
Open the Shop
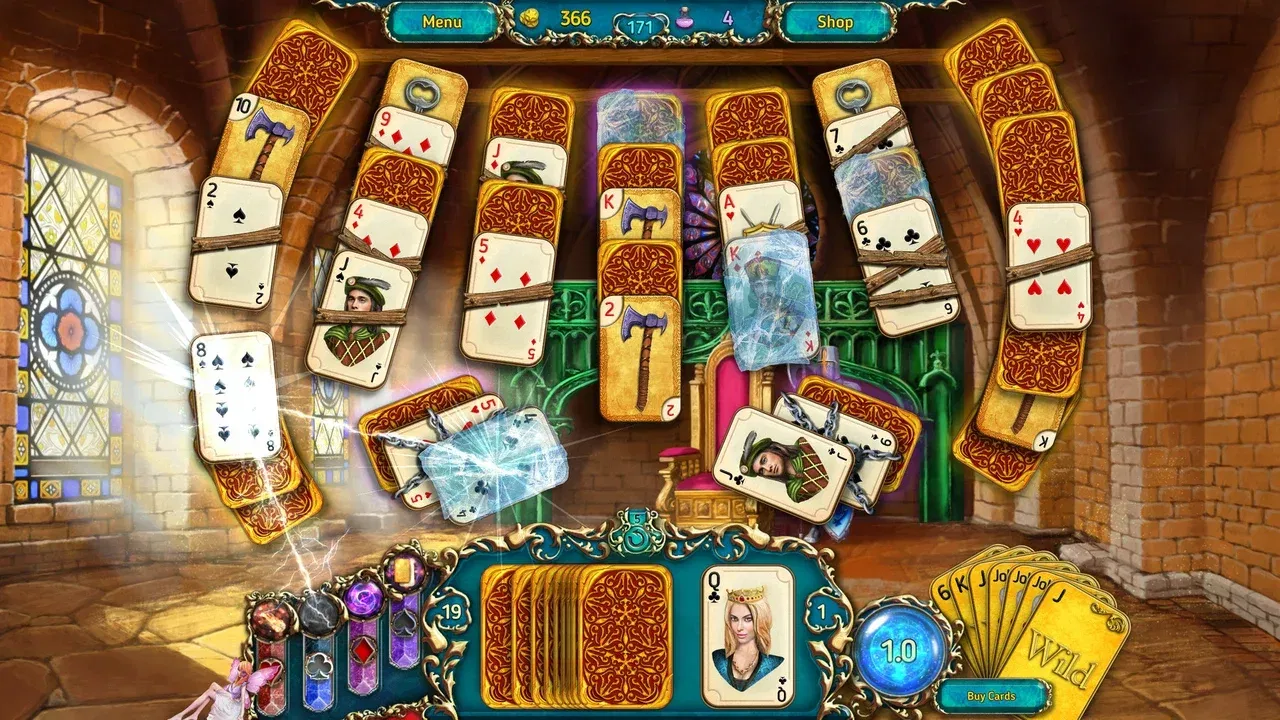[x=835, y=21]
